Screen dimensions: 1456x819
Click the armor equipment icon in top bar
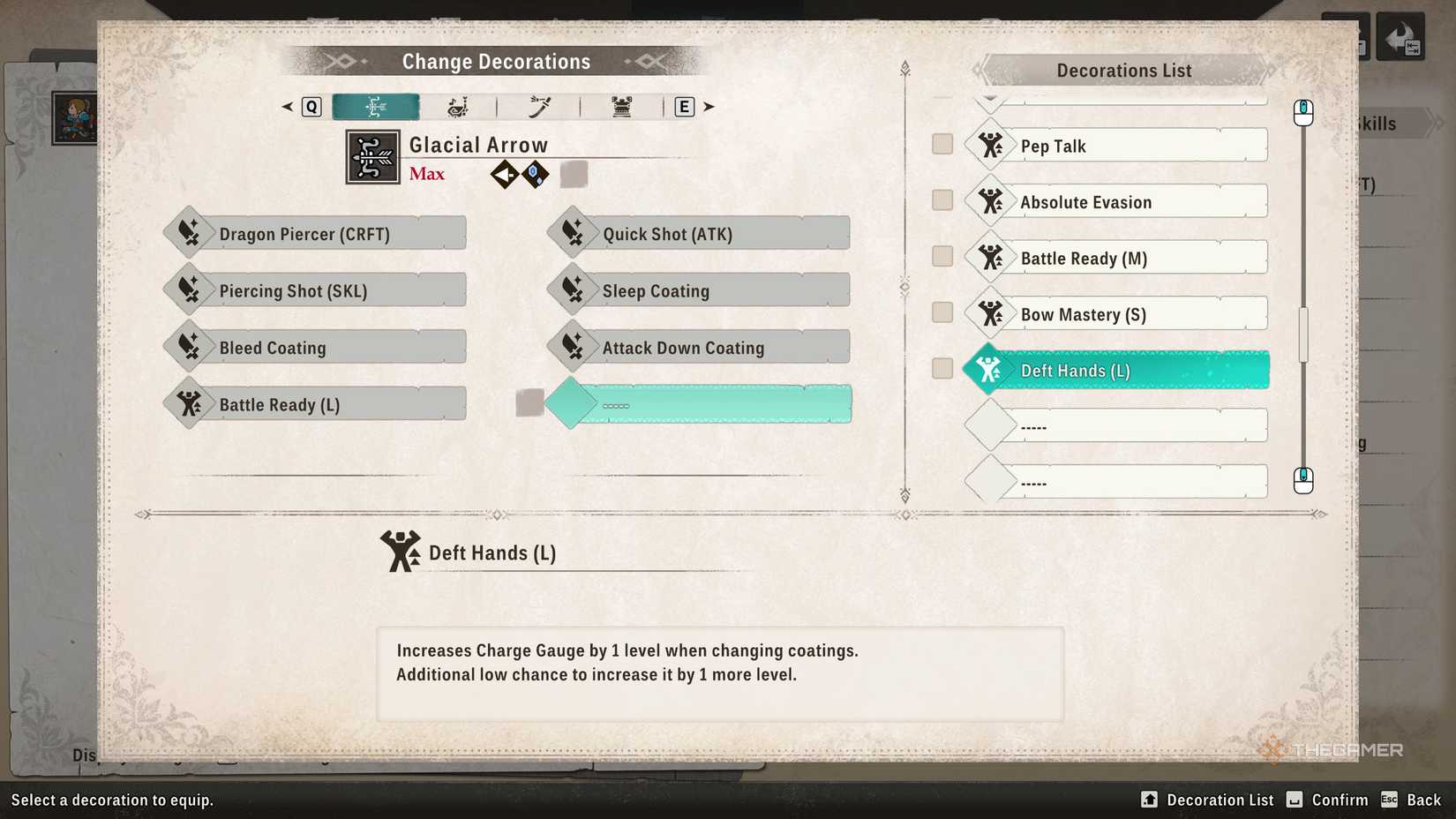click(623, 106)
